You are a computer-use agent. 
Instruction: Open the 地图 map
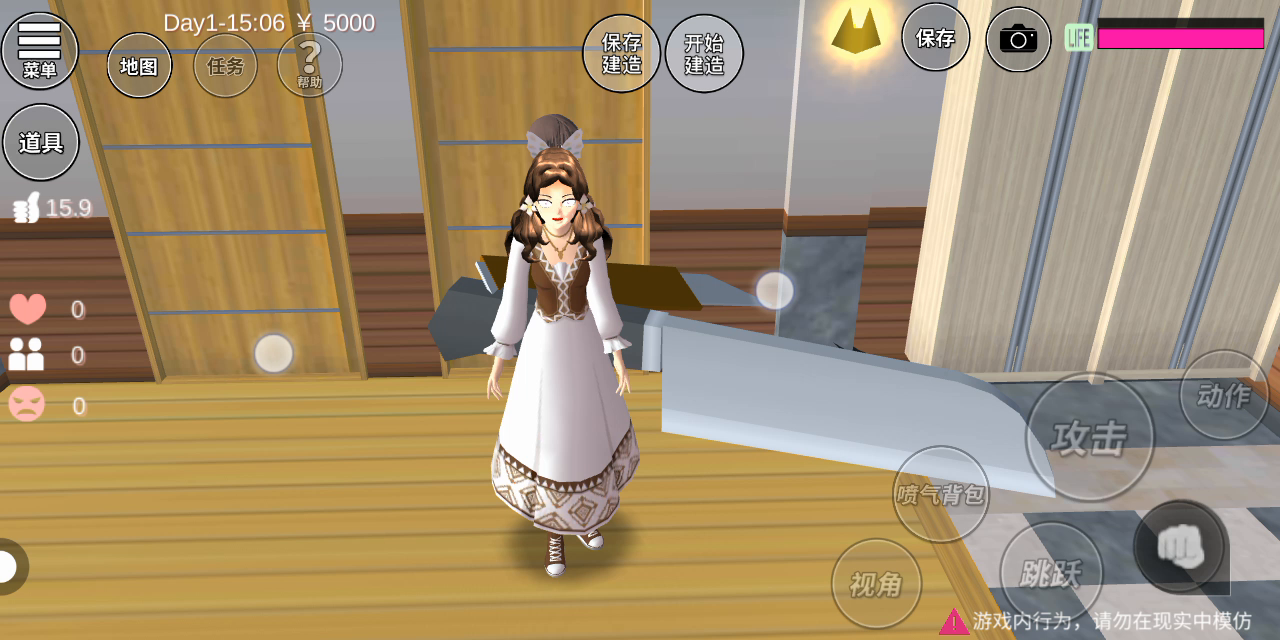(139, 66)
